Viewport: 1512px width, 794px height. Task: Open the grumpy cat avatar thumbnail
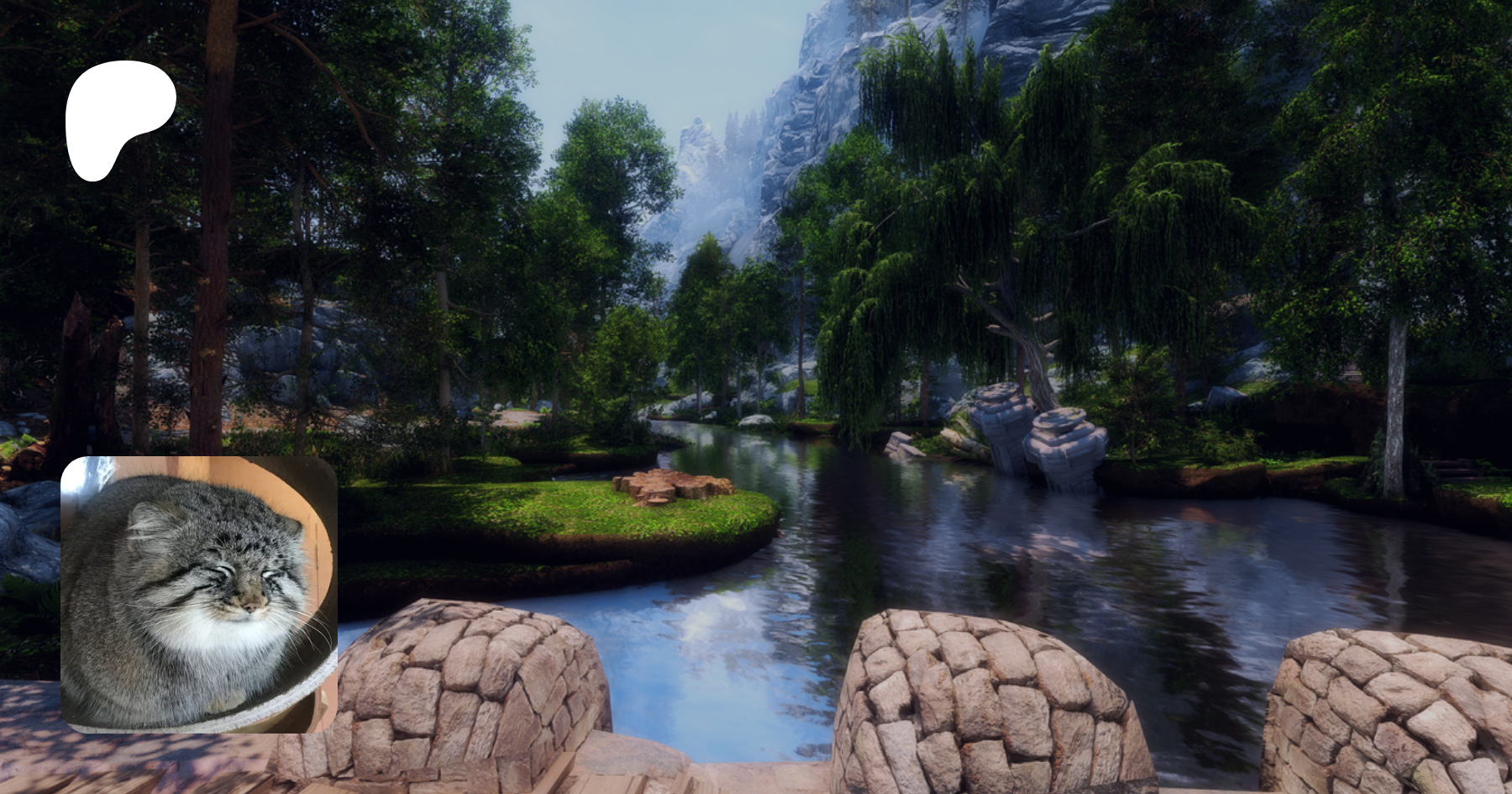pyautogui.click(x=199, y=594)
